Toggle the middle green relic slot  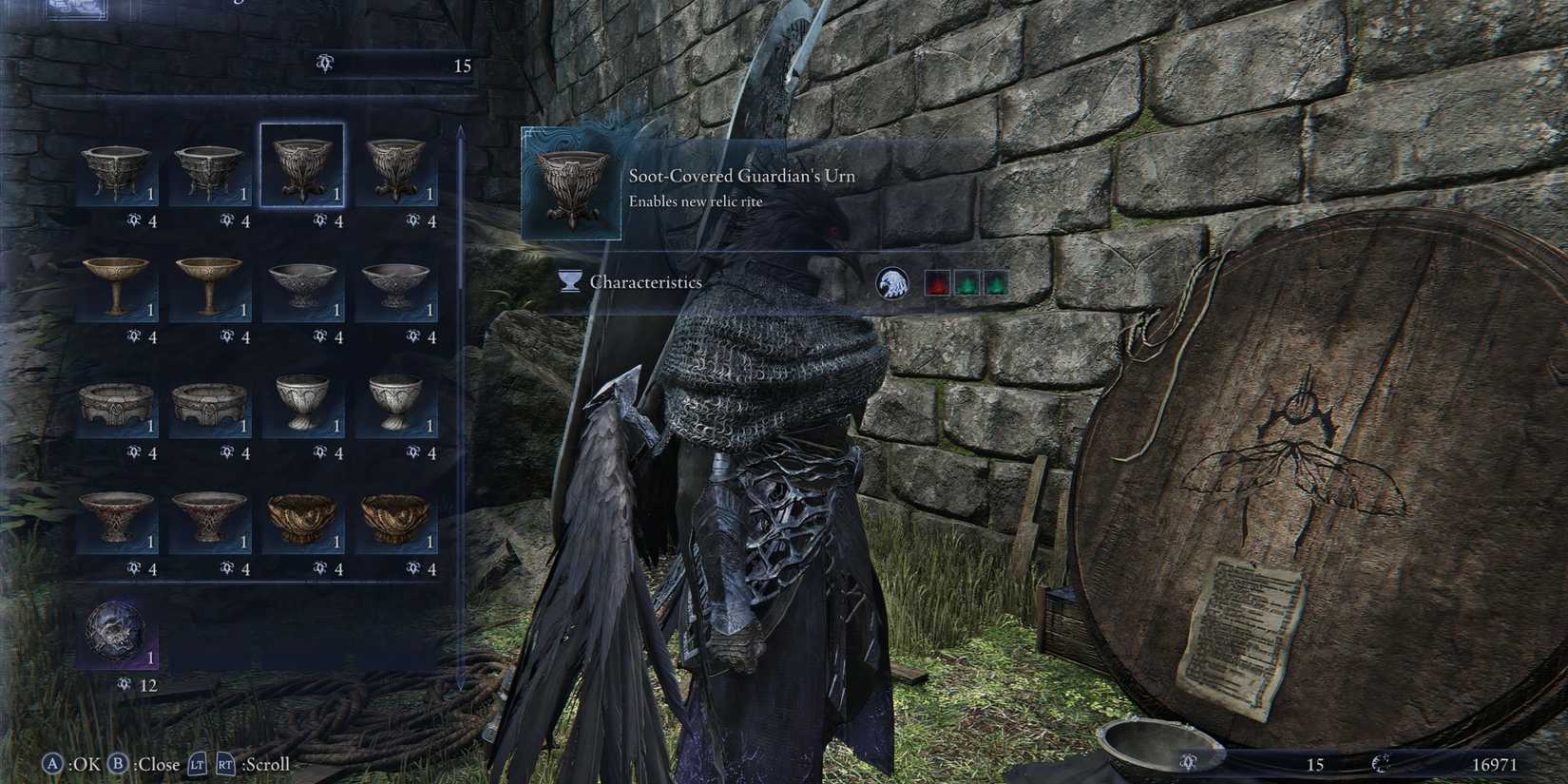tap(966, 282)
